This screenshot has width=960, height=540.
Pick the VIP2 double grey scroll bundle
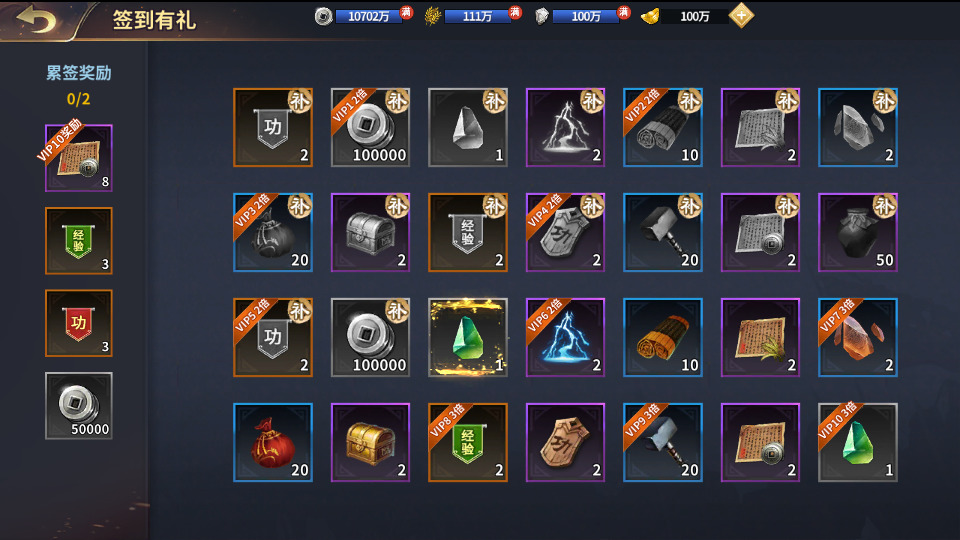[x=663, y=127]
